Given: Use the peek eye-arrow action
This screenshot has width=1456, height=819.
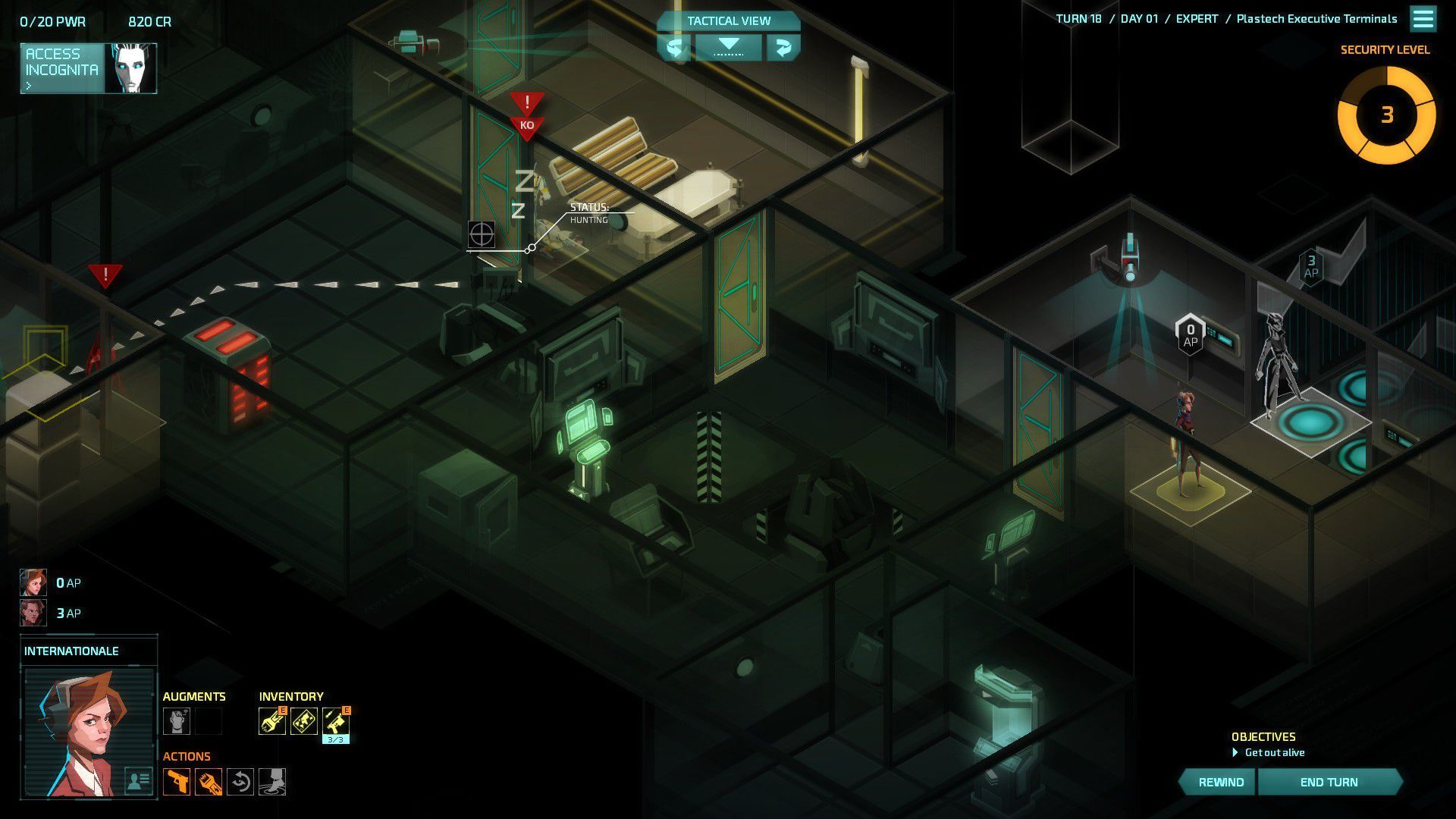Looking at the screenshot, I should 240,782.
